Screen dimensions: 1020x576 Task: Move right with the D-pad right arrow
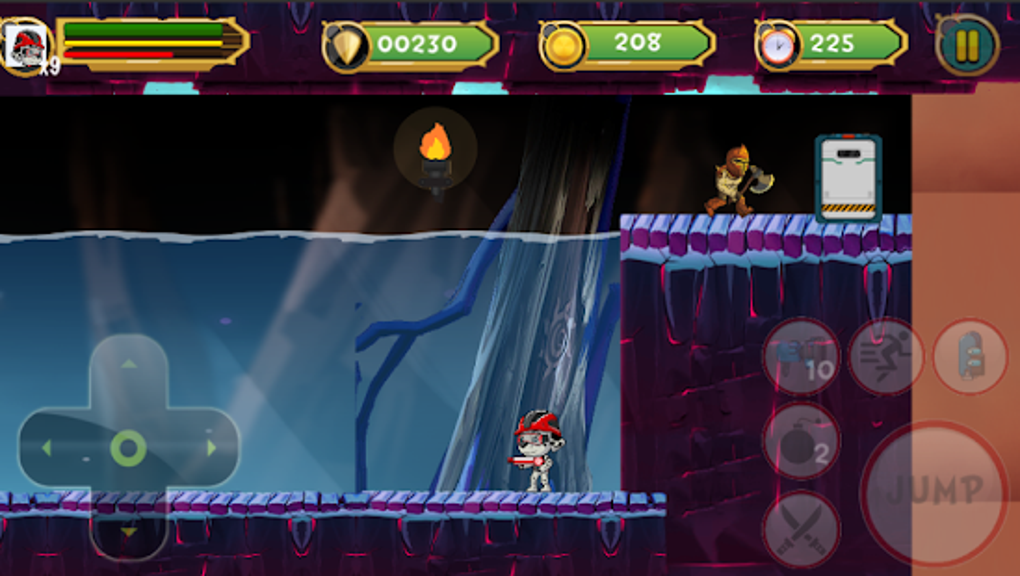tap(210, 449)
